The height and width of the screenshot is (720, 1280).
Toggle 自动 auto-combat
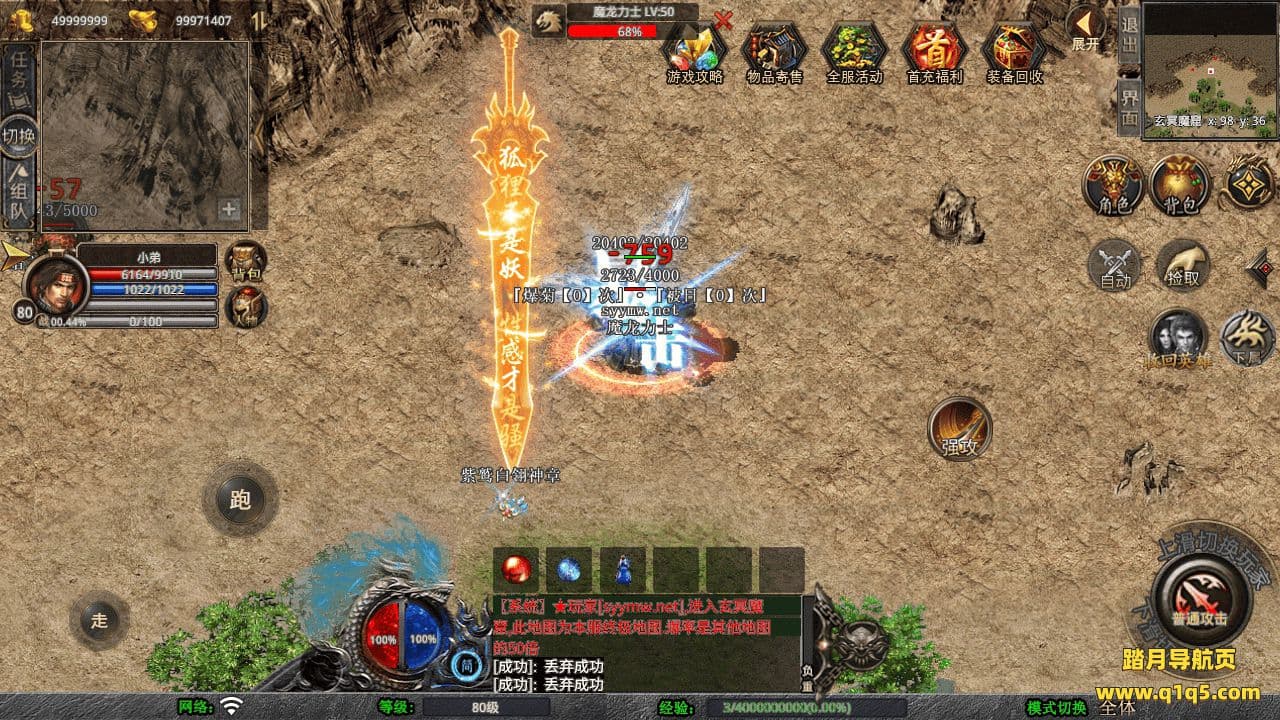[x=1115, y=265]
